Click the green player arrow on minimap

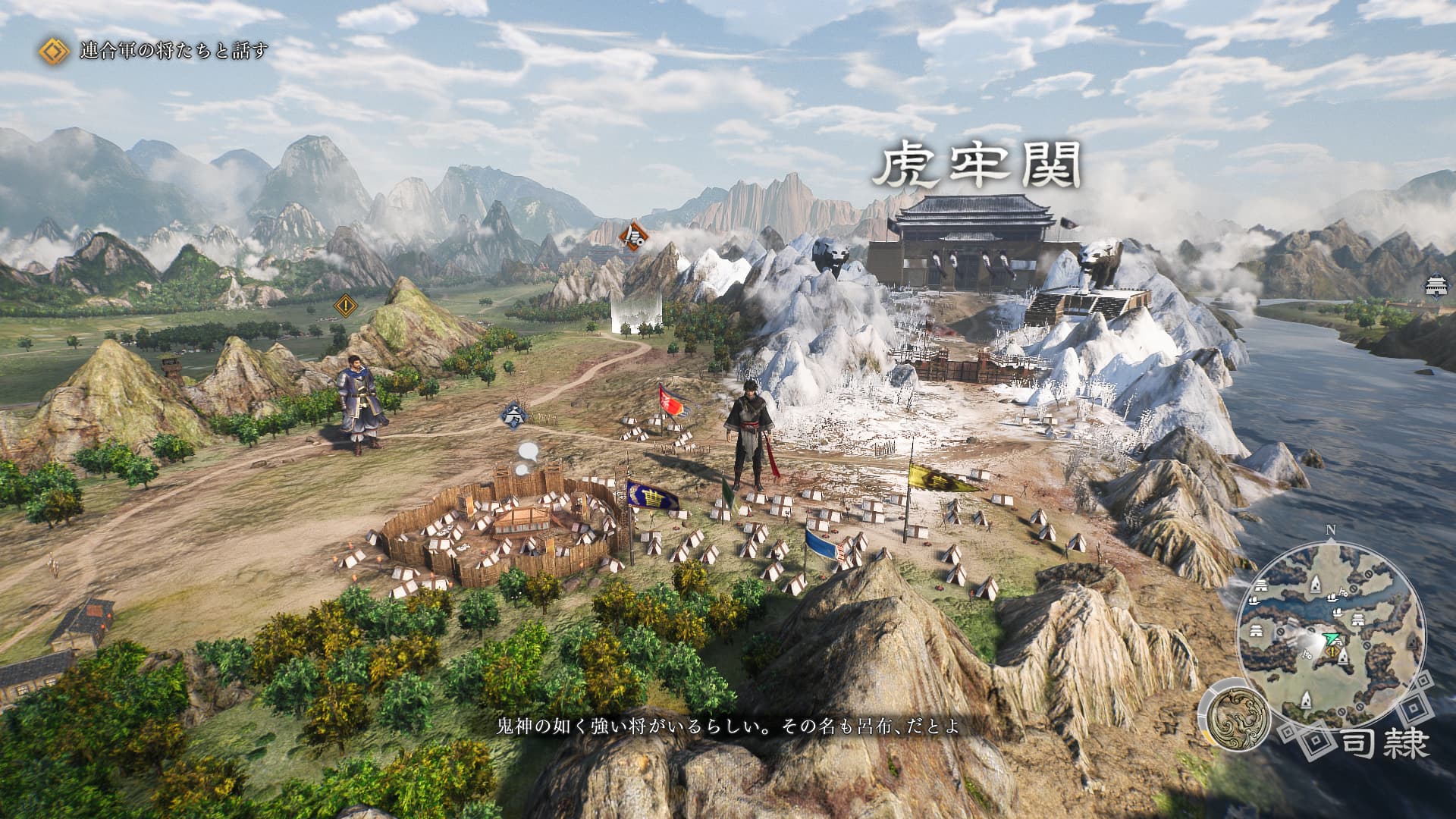tap(1329, 639)
